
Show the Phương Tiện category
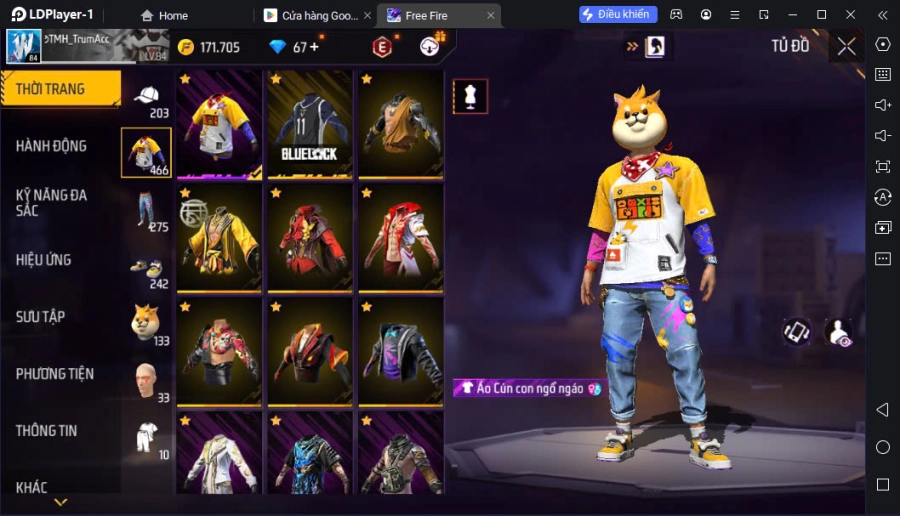click(x=55, y=374)
